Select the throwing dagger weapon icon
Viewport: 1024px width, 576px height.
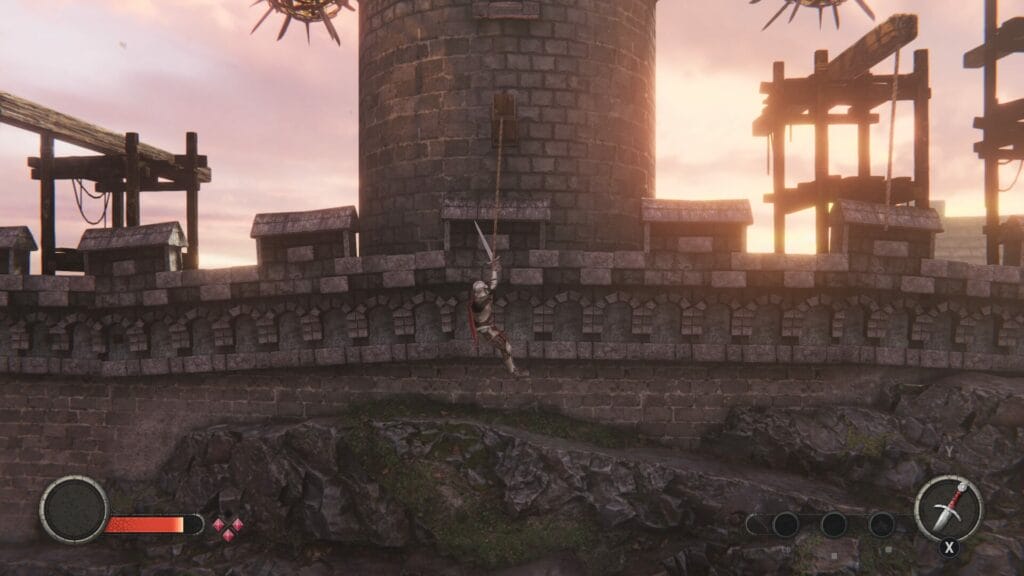pos(948,507)
